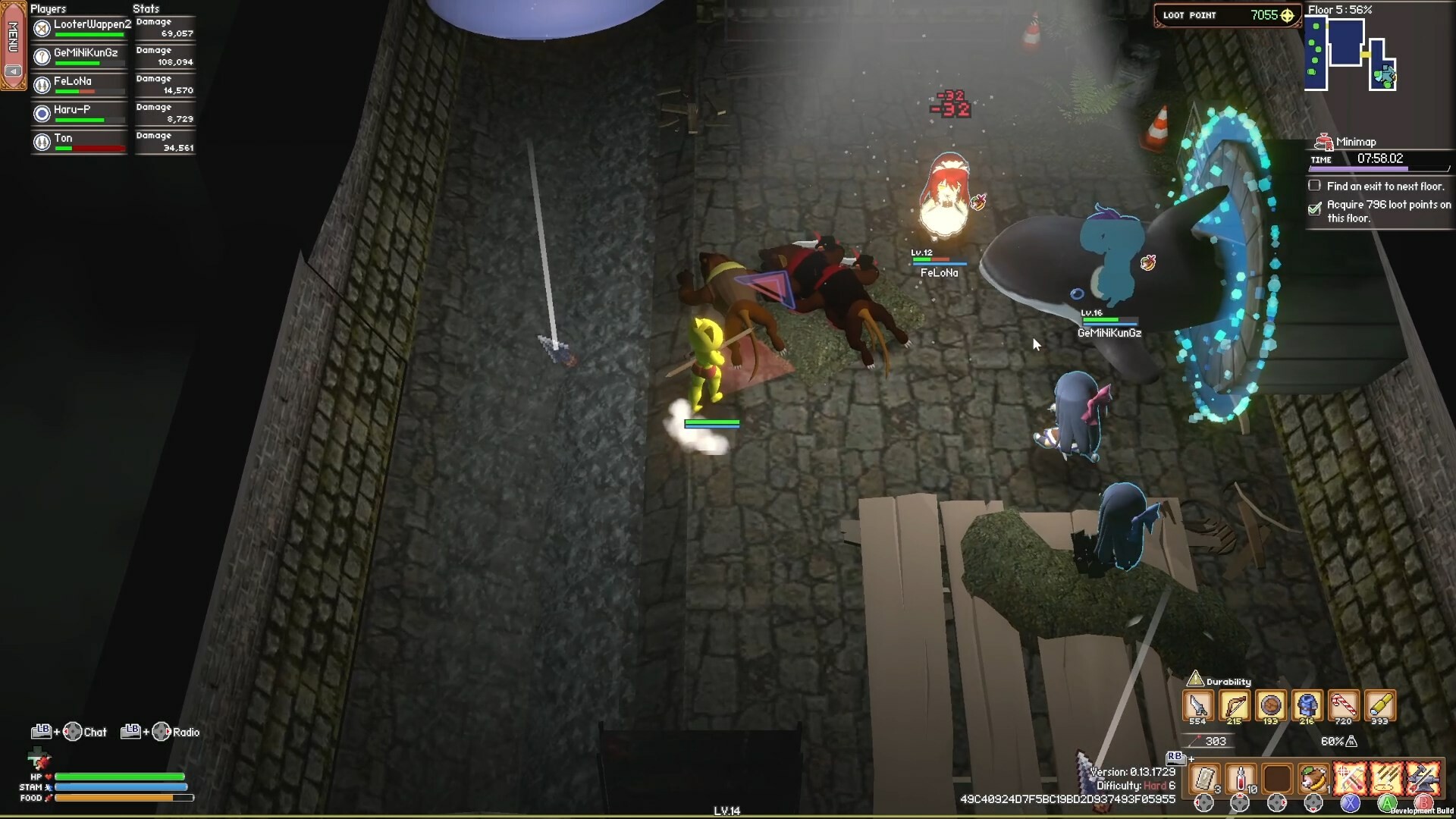Click the blood potion hotbar slot with 10
The image size is (1456, 819).
(x=1241, y=779)
